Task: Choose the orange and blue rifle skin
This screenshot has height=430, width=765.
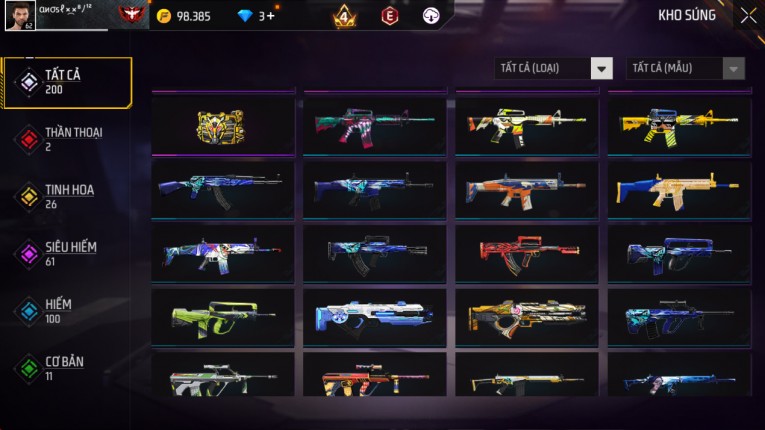Action: [x=527, y=188]
